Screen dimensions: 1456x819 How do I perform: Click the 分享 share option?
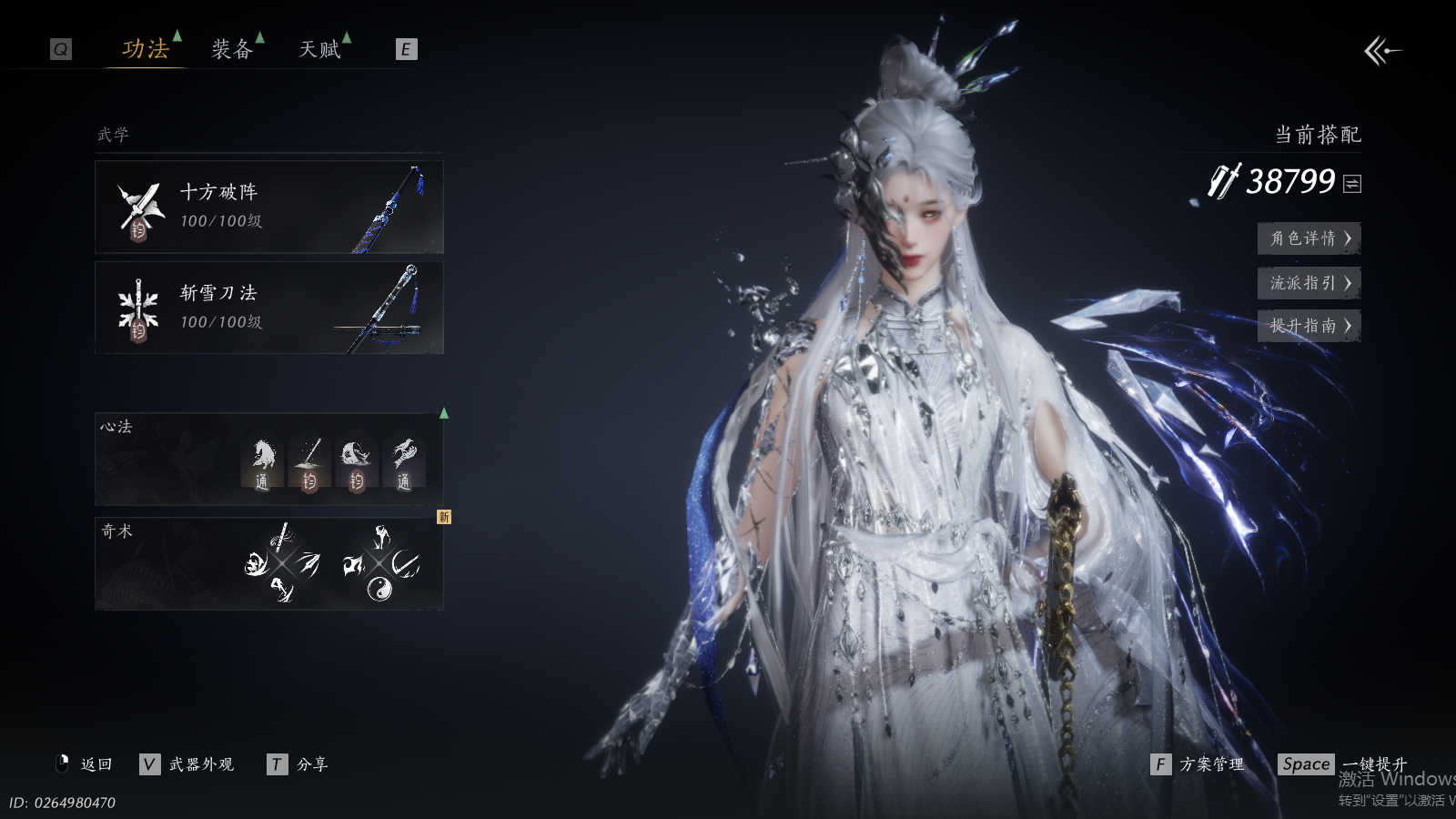coord(298,764)
